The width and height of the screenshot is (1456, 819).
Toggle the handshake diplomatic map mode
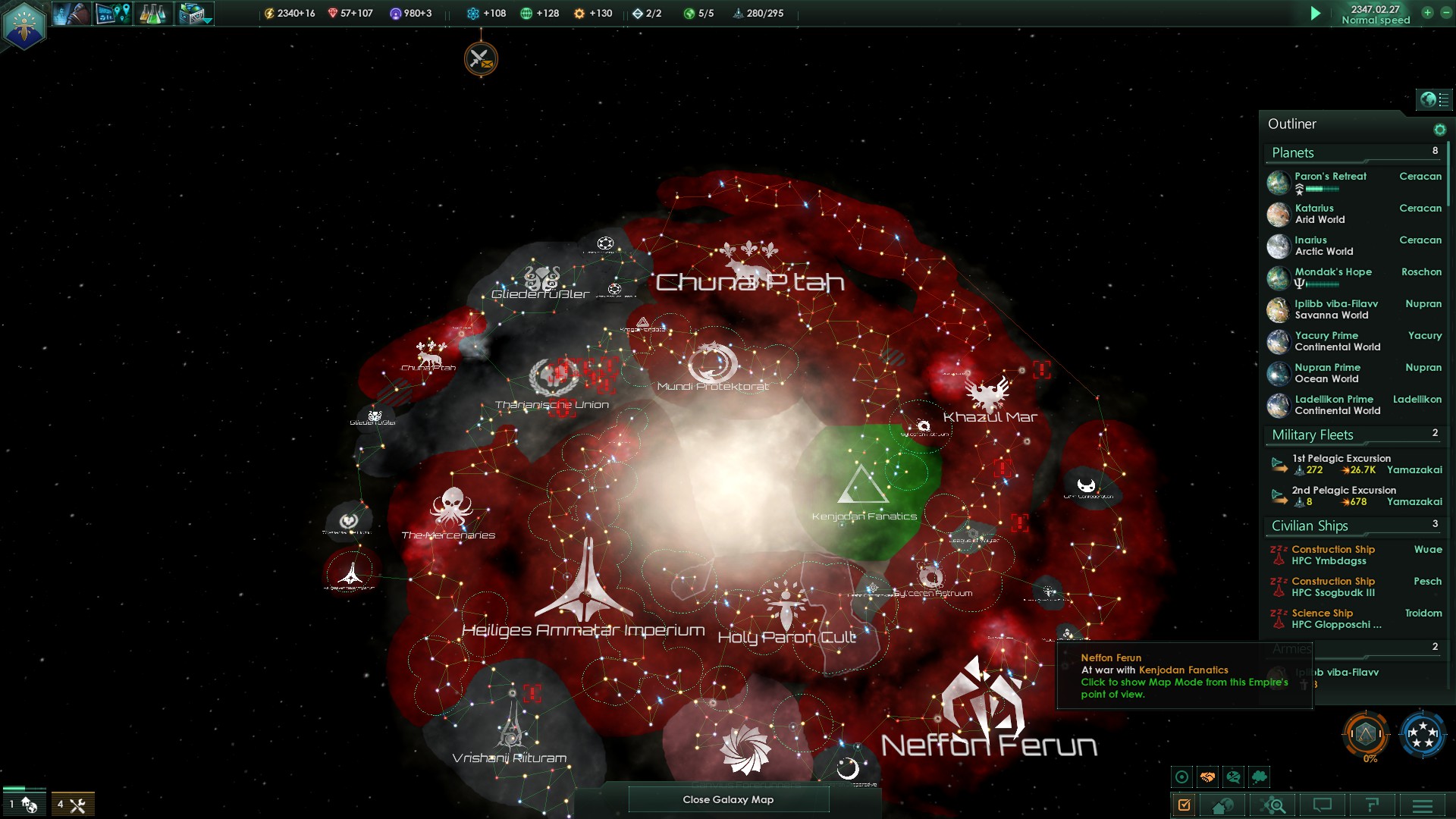(1207, 777)
